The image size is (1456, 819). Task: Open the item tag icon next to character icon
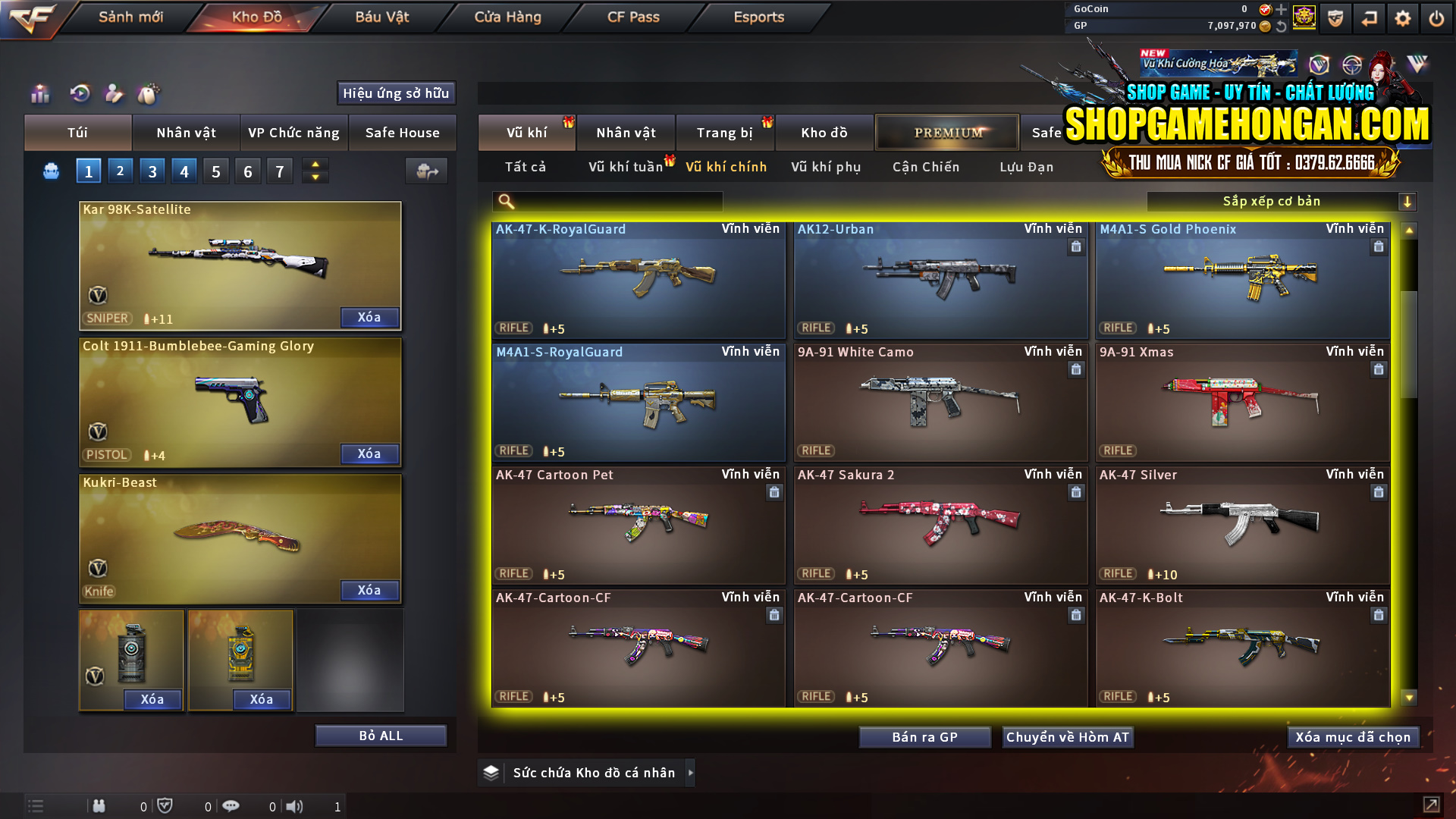click(x=149, y=93)
